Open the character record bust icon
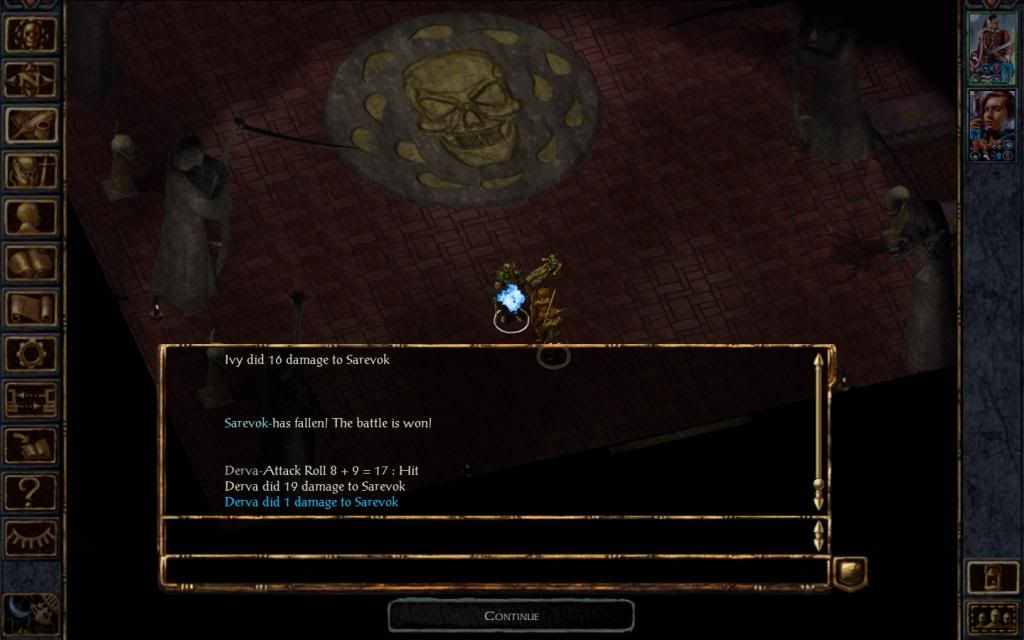 pos(31,217)
